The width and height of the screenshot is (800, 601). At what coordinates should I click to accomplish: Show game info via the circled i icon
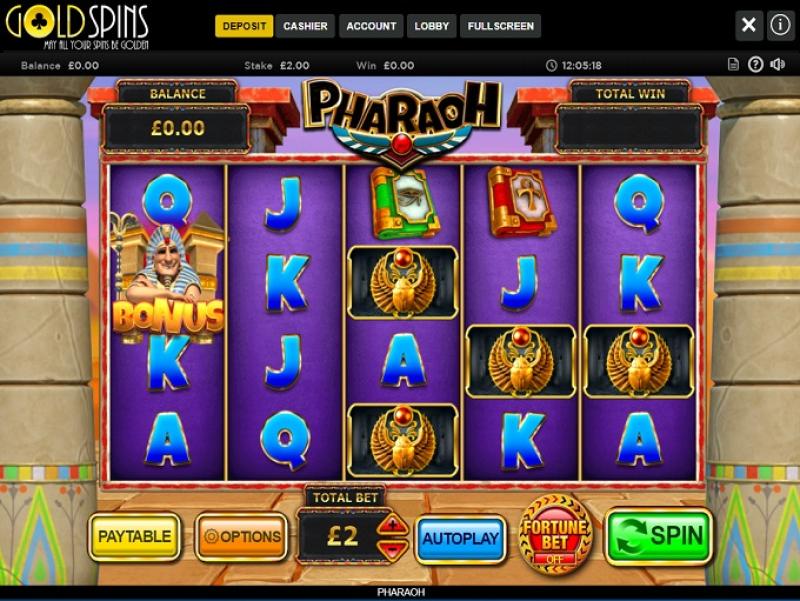tap(780, 25)
